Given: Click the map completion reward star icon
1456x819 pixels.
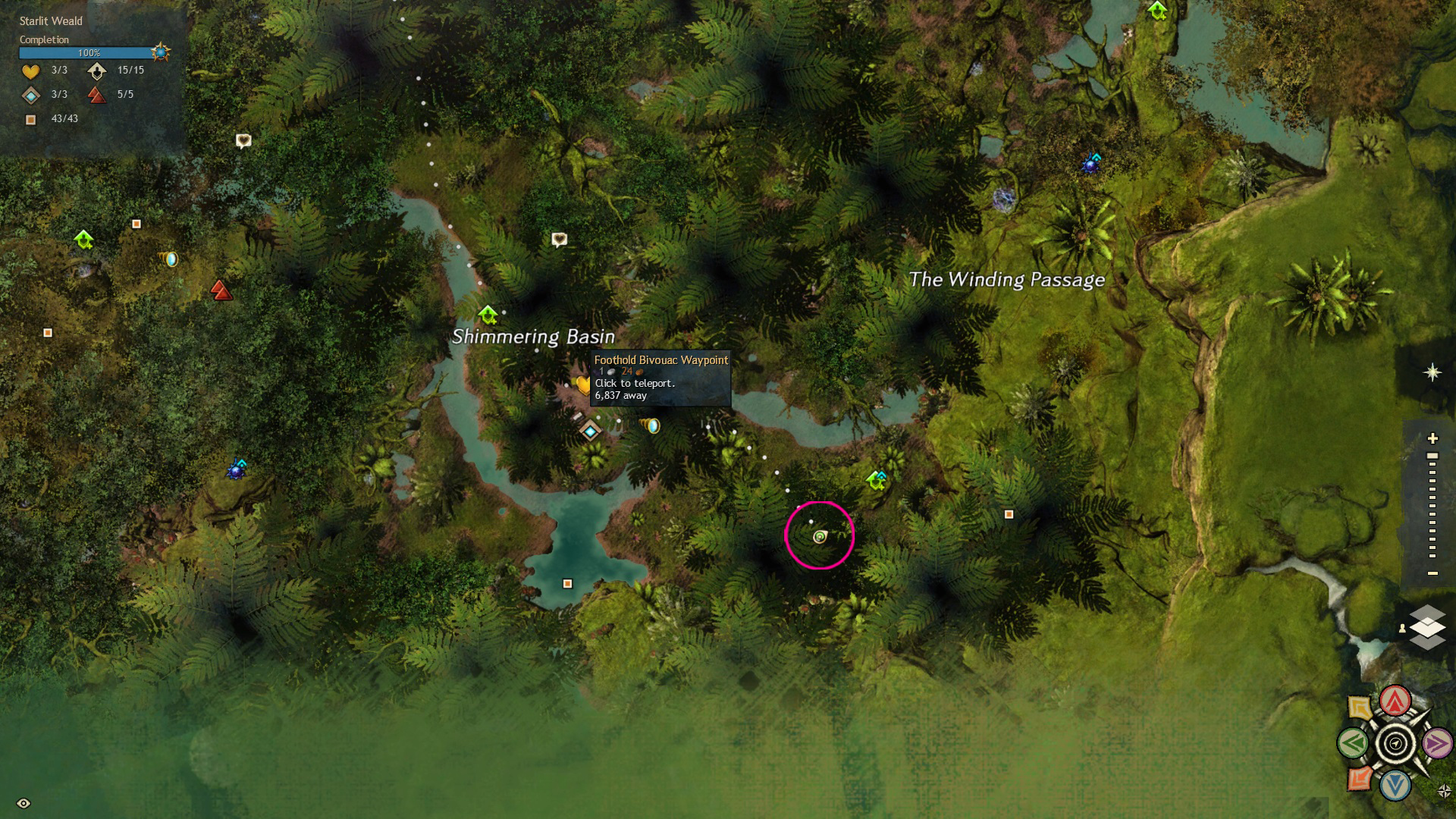Looking at the screenshot, I should click(160, 52).
